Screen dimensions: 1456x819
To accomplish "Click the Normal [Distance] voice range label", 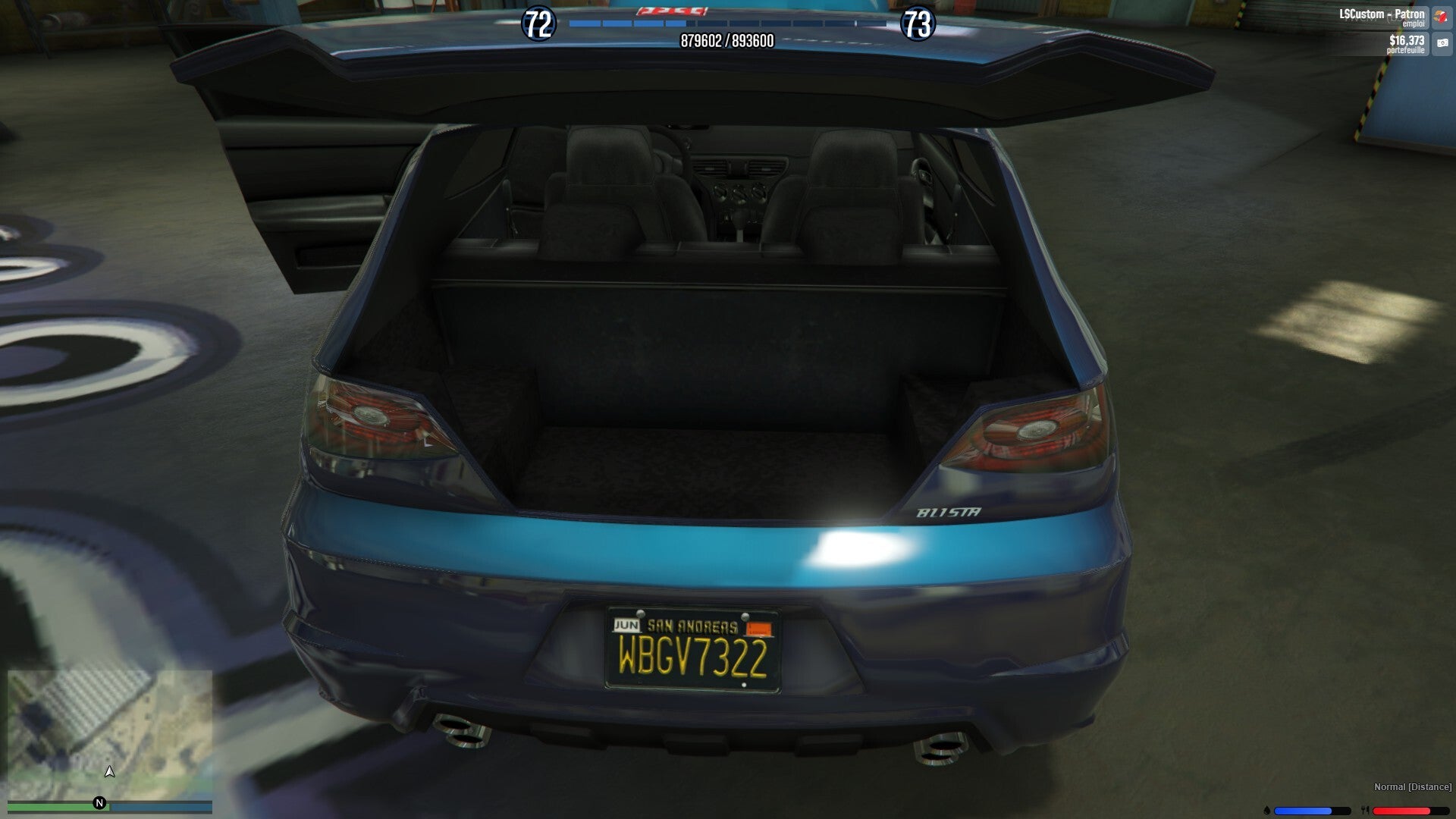I will coord(1412,787).
